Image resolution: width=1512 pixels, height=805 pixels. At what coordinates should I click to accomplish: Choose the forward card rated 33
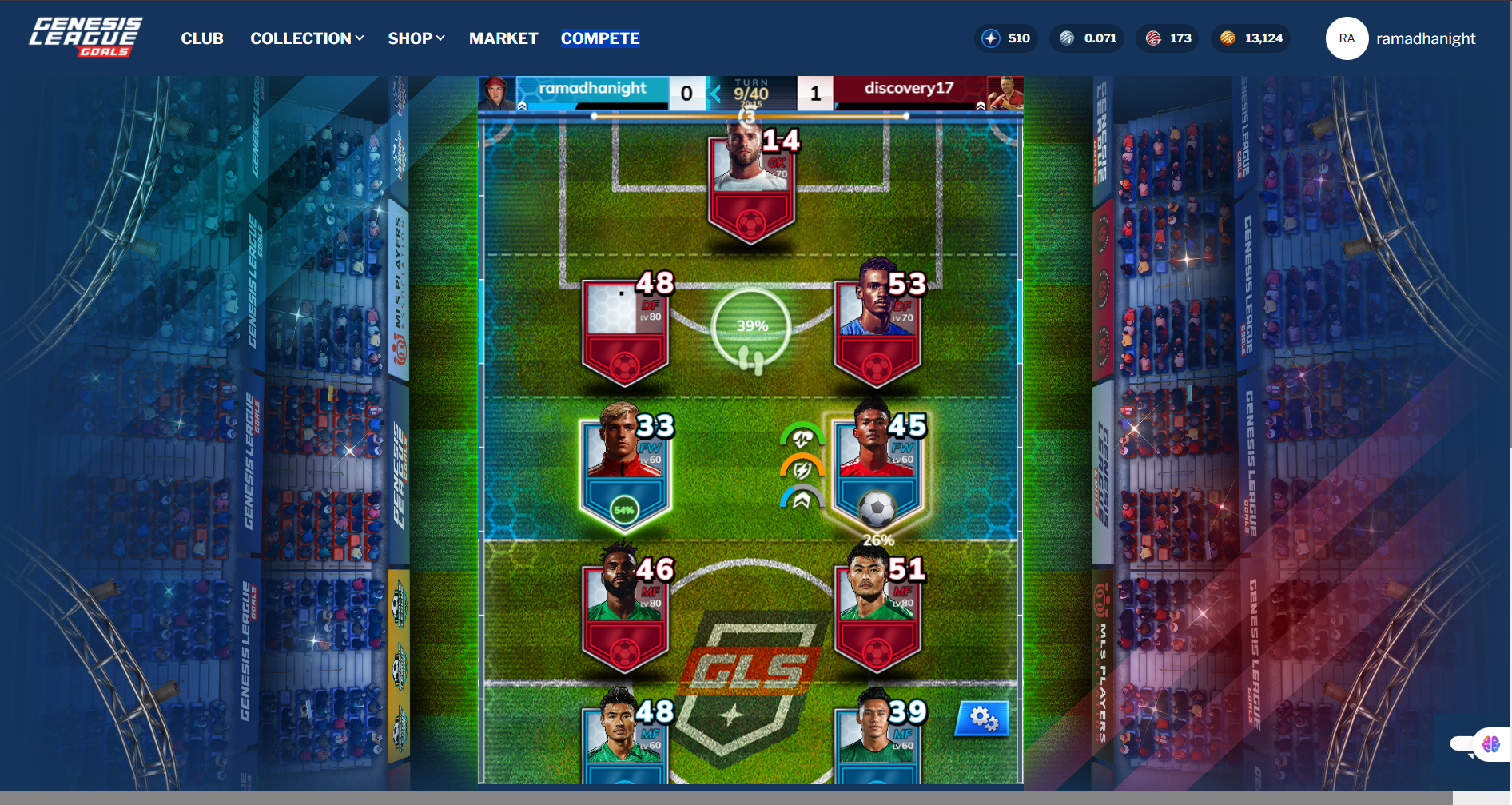point(625,469)
